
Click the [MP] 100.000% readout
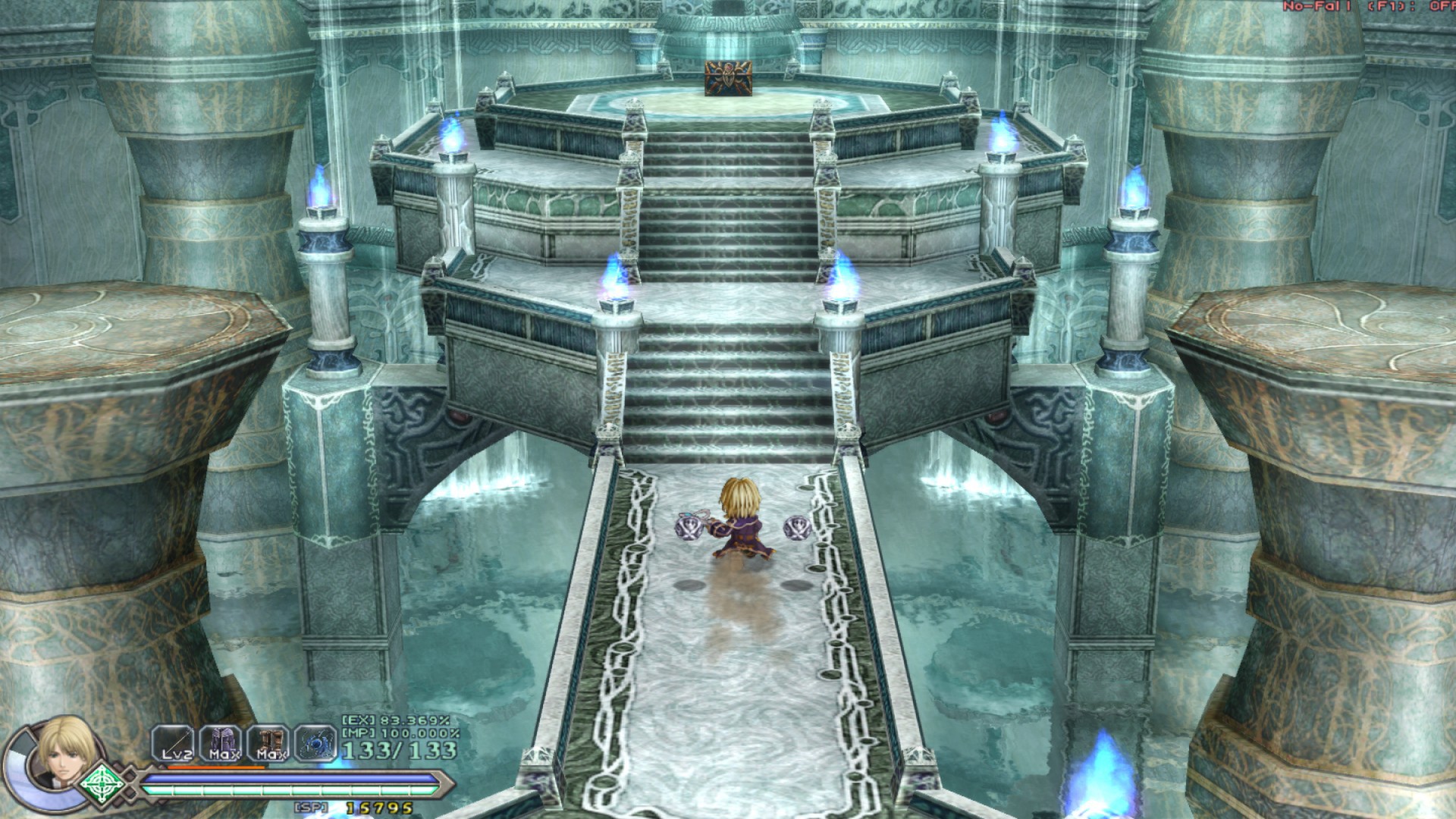coord(402,733)
